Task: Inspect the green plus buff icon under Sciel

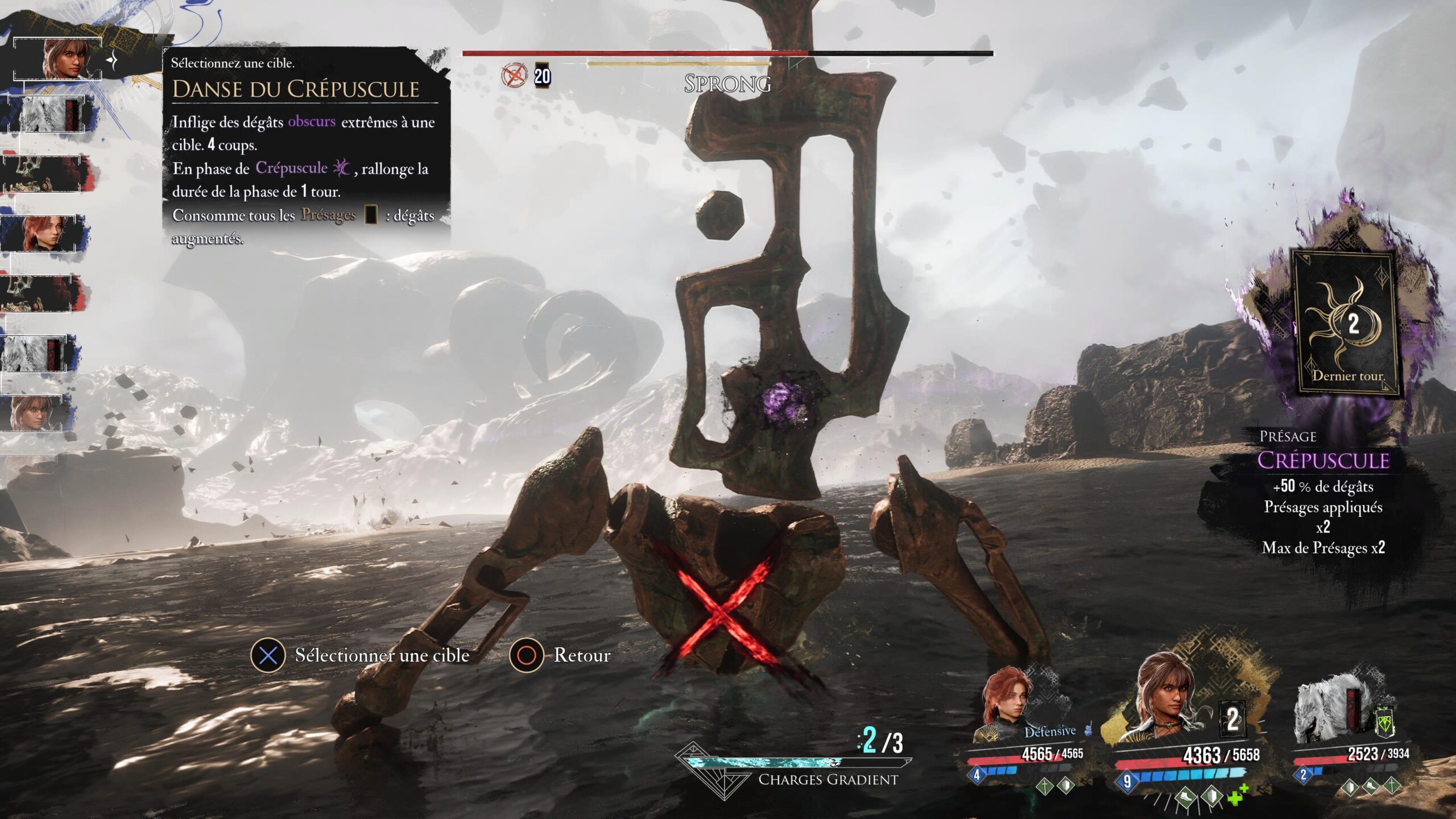Action: 1236,795
